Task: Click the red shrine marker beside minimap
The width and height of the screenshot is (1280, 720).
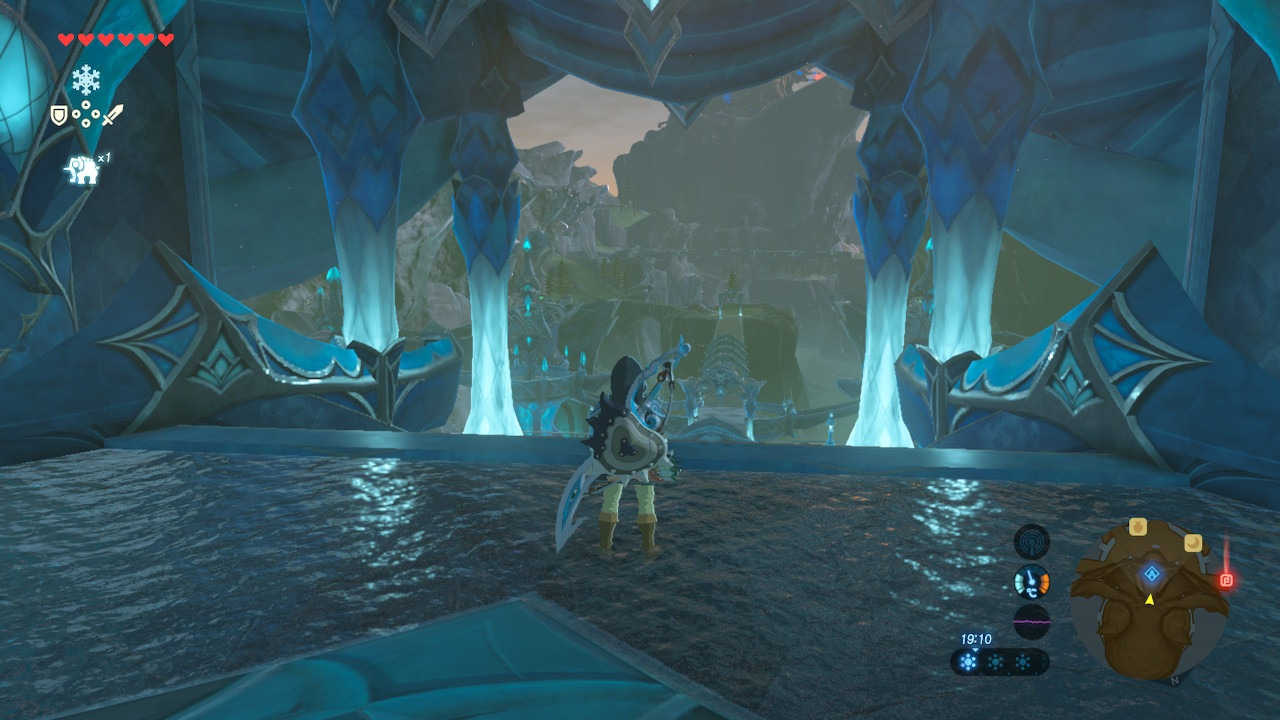Action: [x=1226, y=580]
